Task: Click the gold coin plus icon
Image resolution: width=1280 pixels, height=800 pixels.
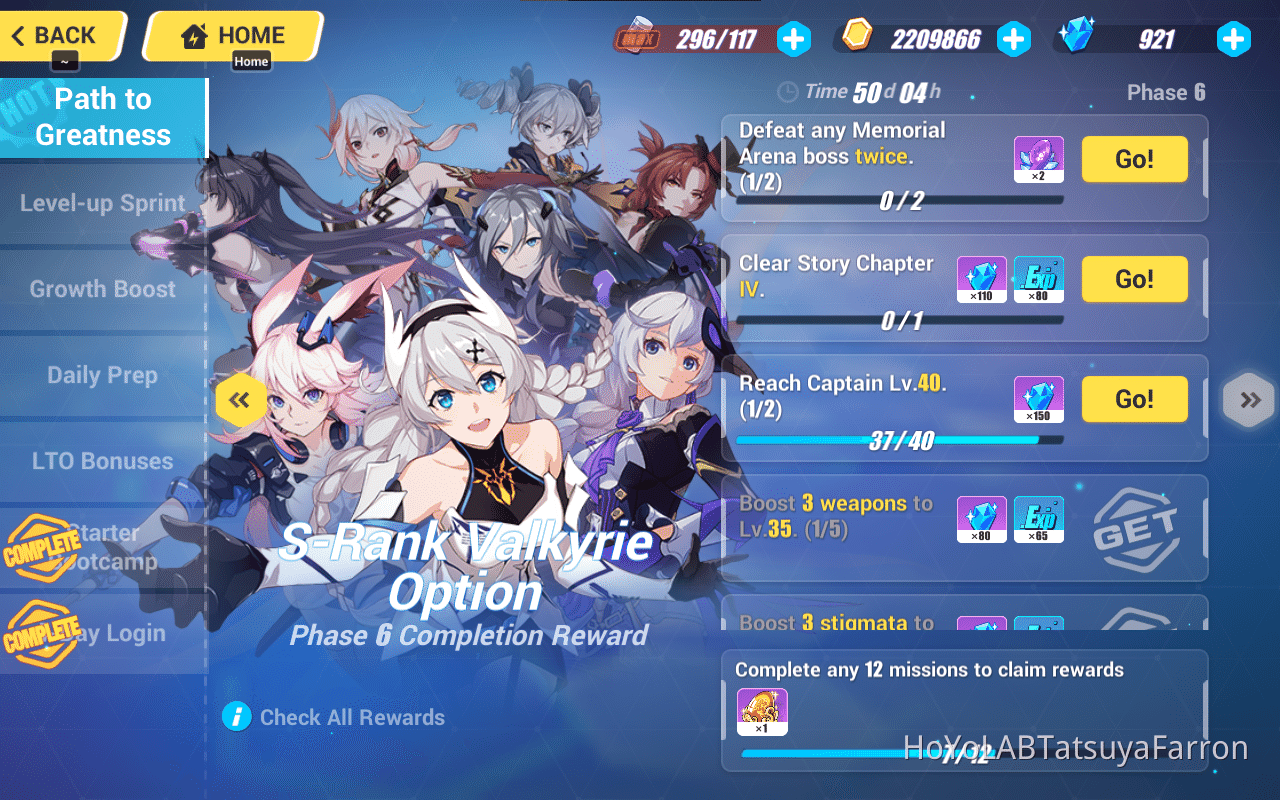Action: pyautogui.click(x=1014, y=39)
